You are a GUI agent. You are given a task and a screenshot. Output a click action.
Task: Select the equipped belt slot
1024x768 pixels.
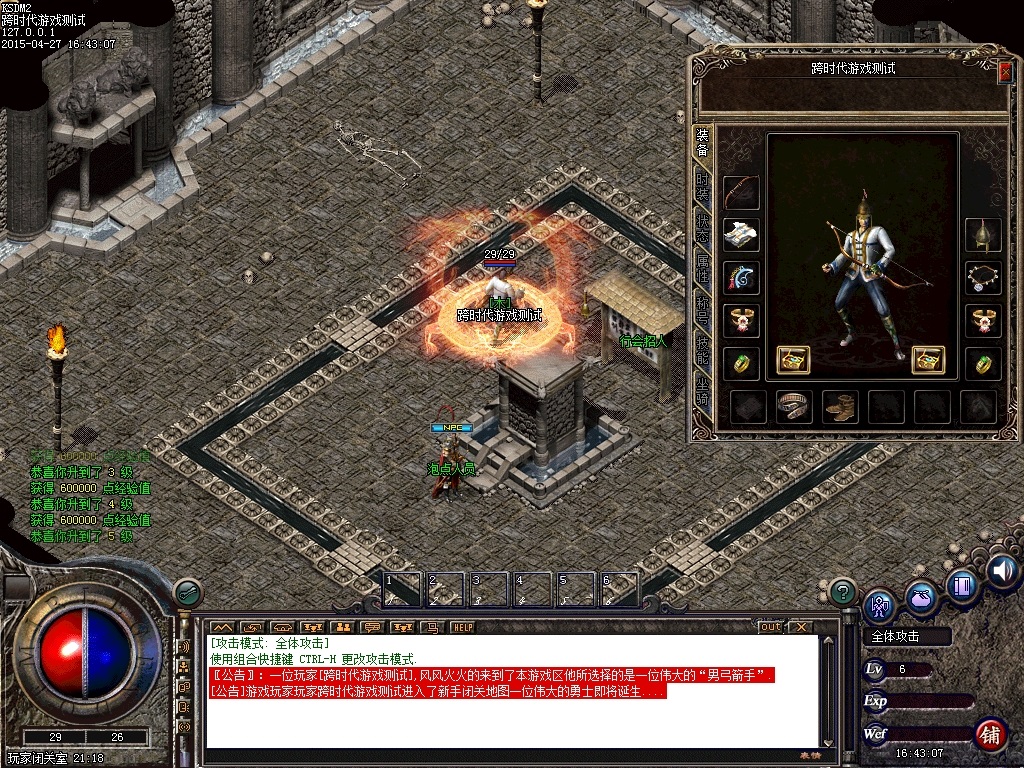[794, 406]
